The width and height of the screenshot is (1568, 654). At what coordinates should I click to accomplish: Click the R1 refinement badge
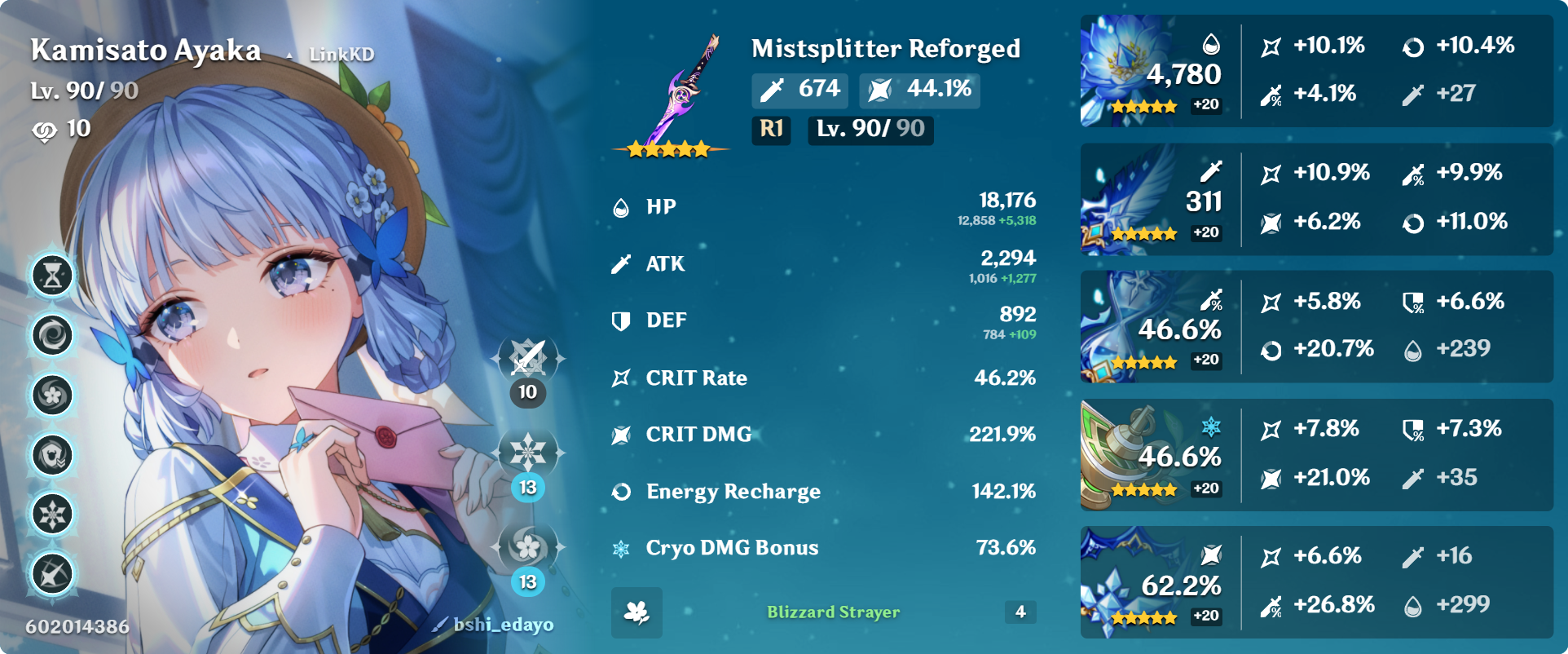769,129
